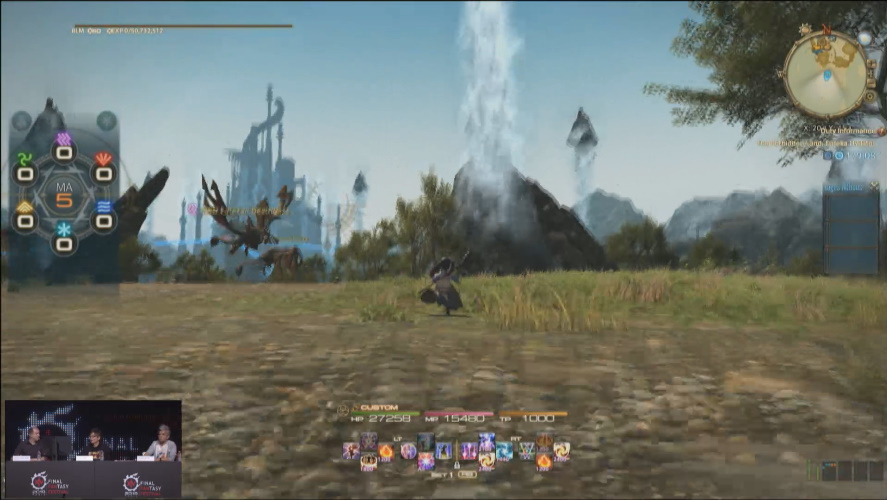The width and height of the screenshot is (887, 500).
Task: Close the blue side panel
Action: coord(874,186)
